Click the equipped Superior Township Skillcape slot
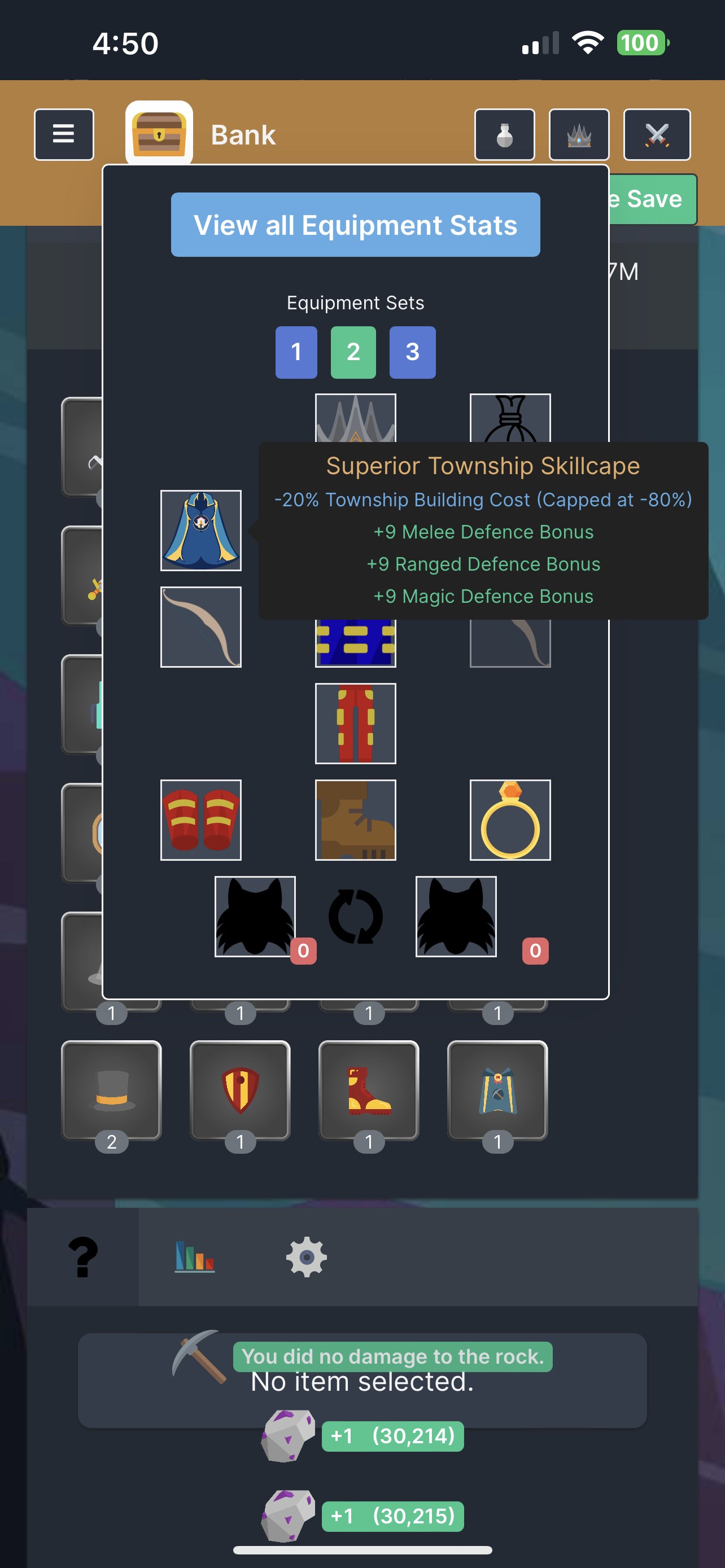Viewport: 725px width, 1568px height. click(200, 530)
